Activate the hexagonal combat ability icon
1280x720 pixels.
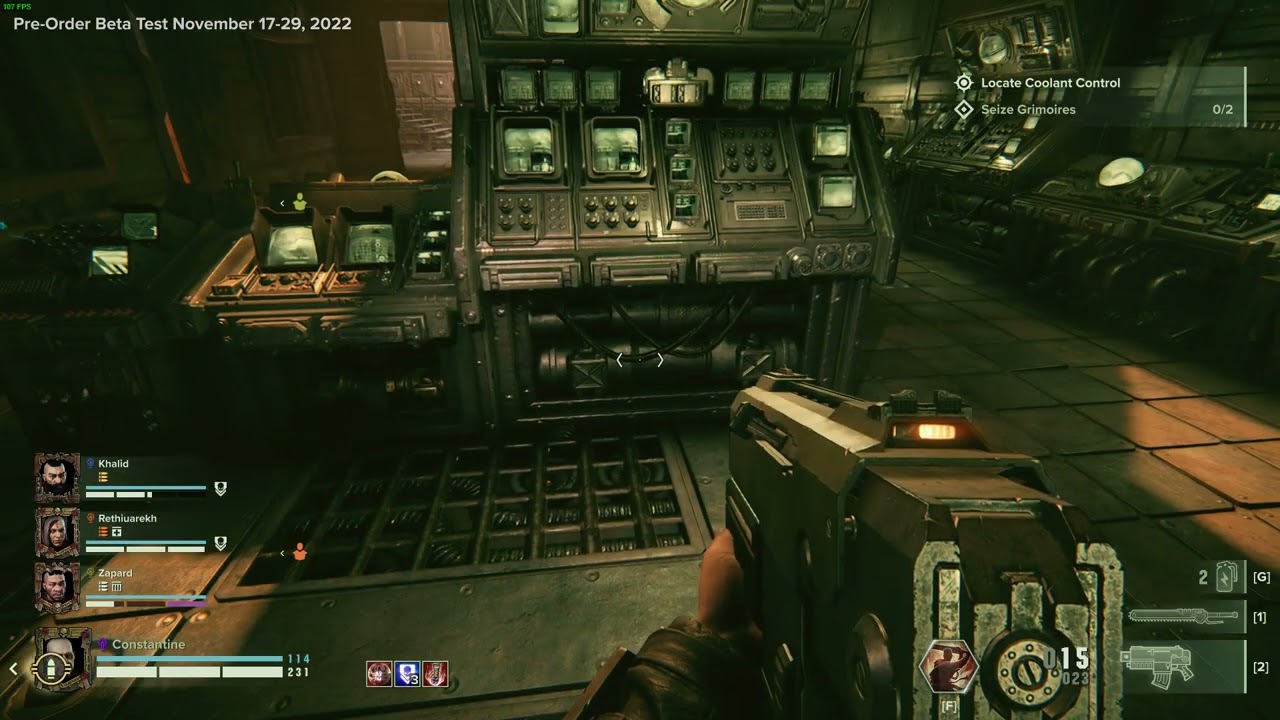pos(948,666)
